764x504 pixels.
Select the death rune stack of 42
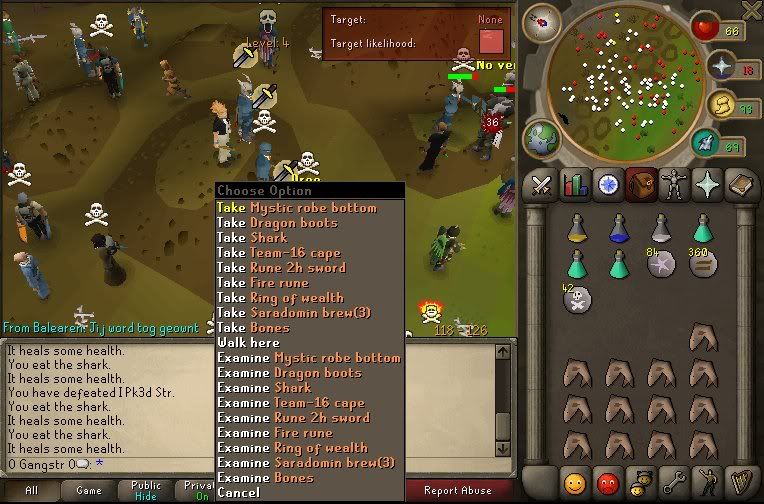click(x=576, y=299)
